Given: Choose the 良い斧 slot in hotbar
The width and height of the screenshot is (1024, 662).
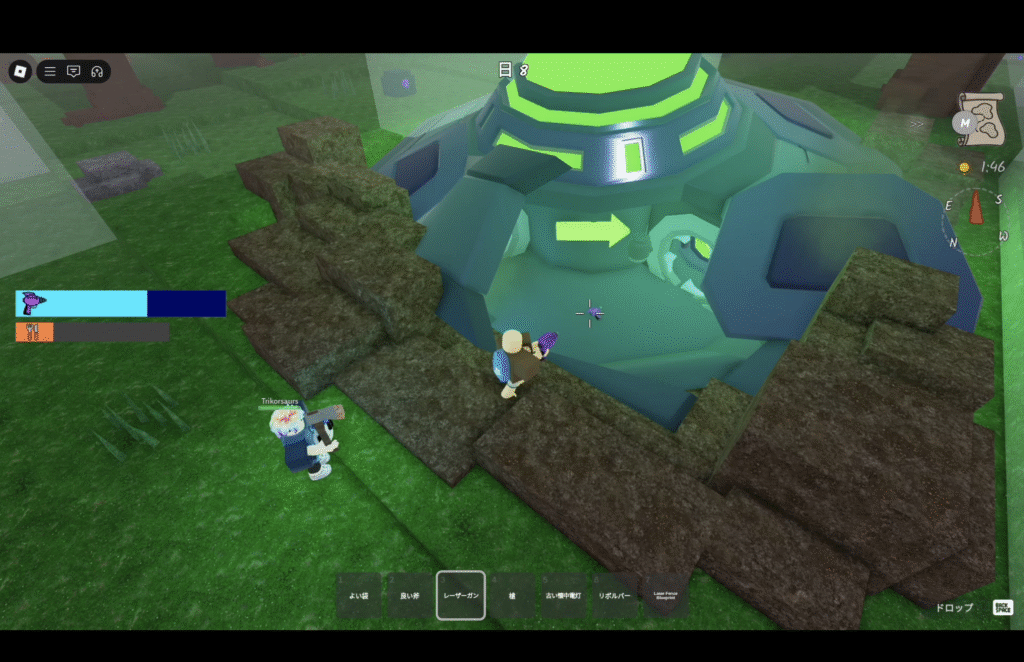Looking at the screenshot, I should click(410, 595).
